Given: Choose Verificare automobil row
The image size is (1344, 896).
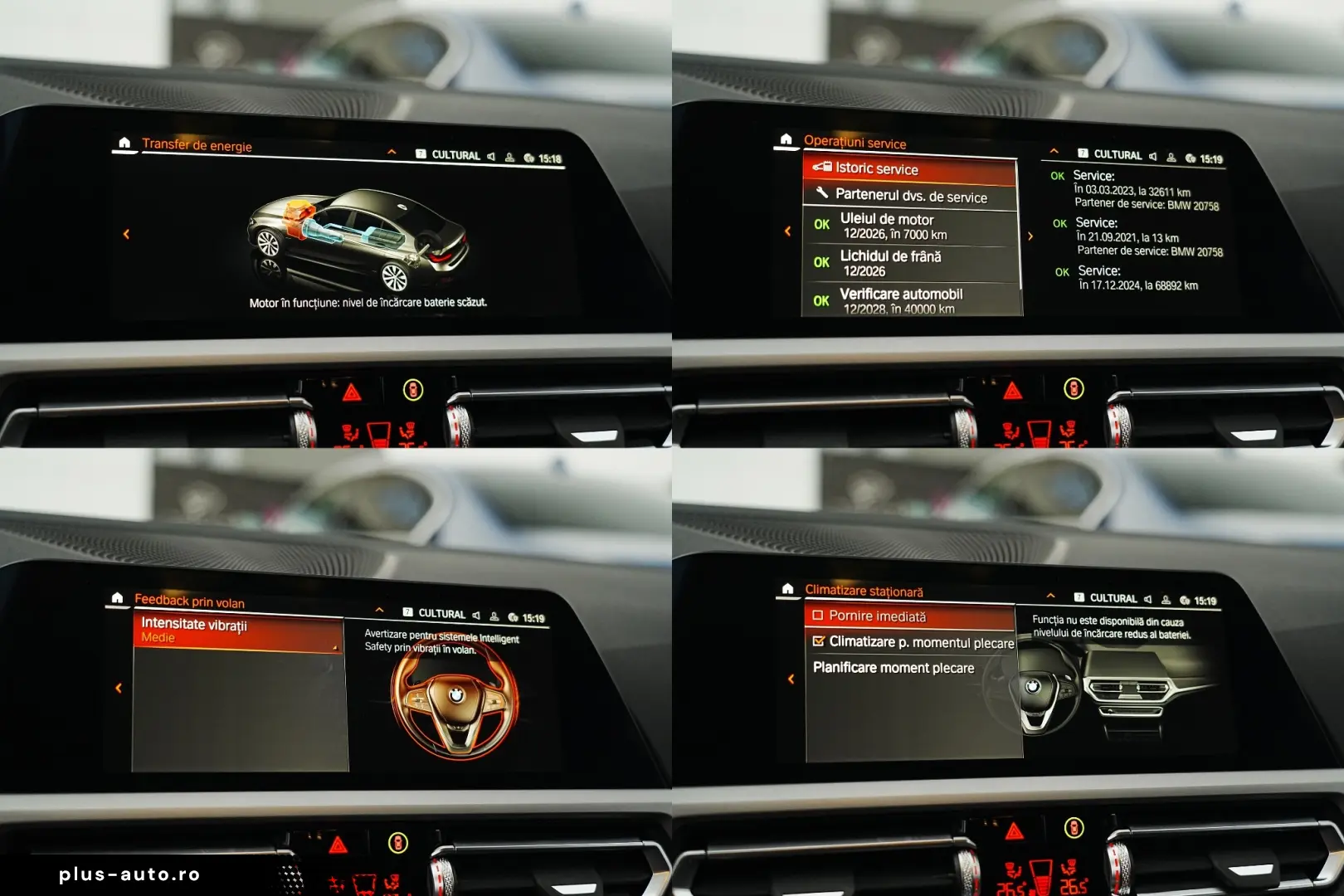Looking at the screenshot, I should coord(909,300).
